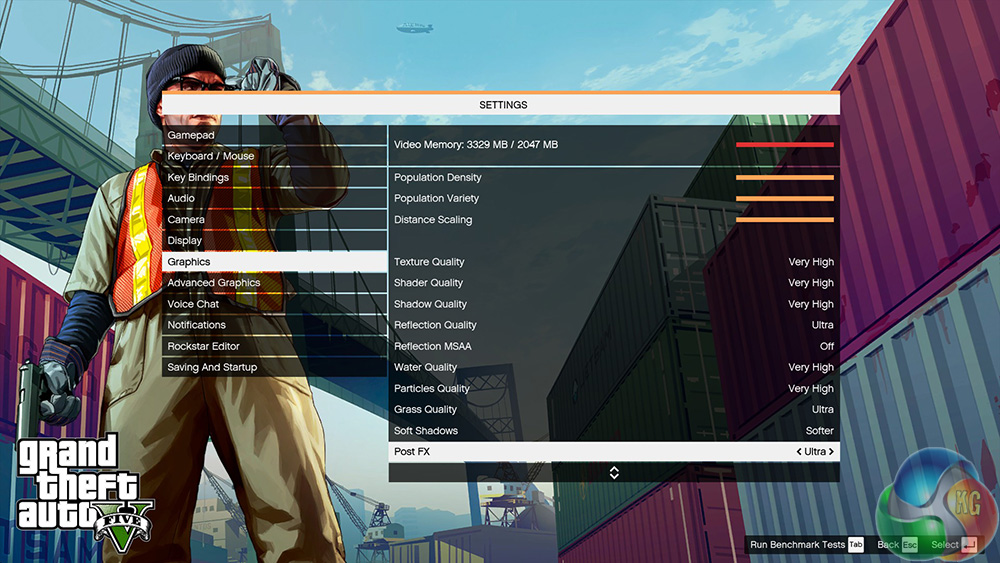The width and height of the screenshot is (1000, 563).
Task: Go to Key Bindings section
Action: point(198,177)
